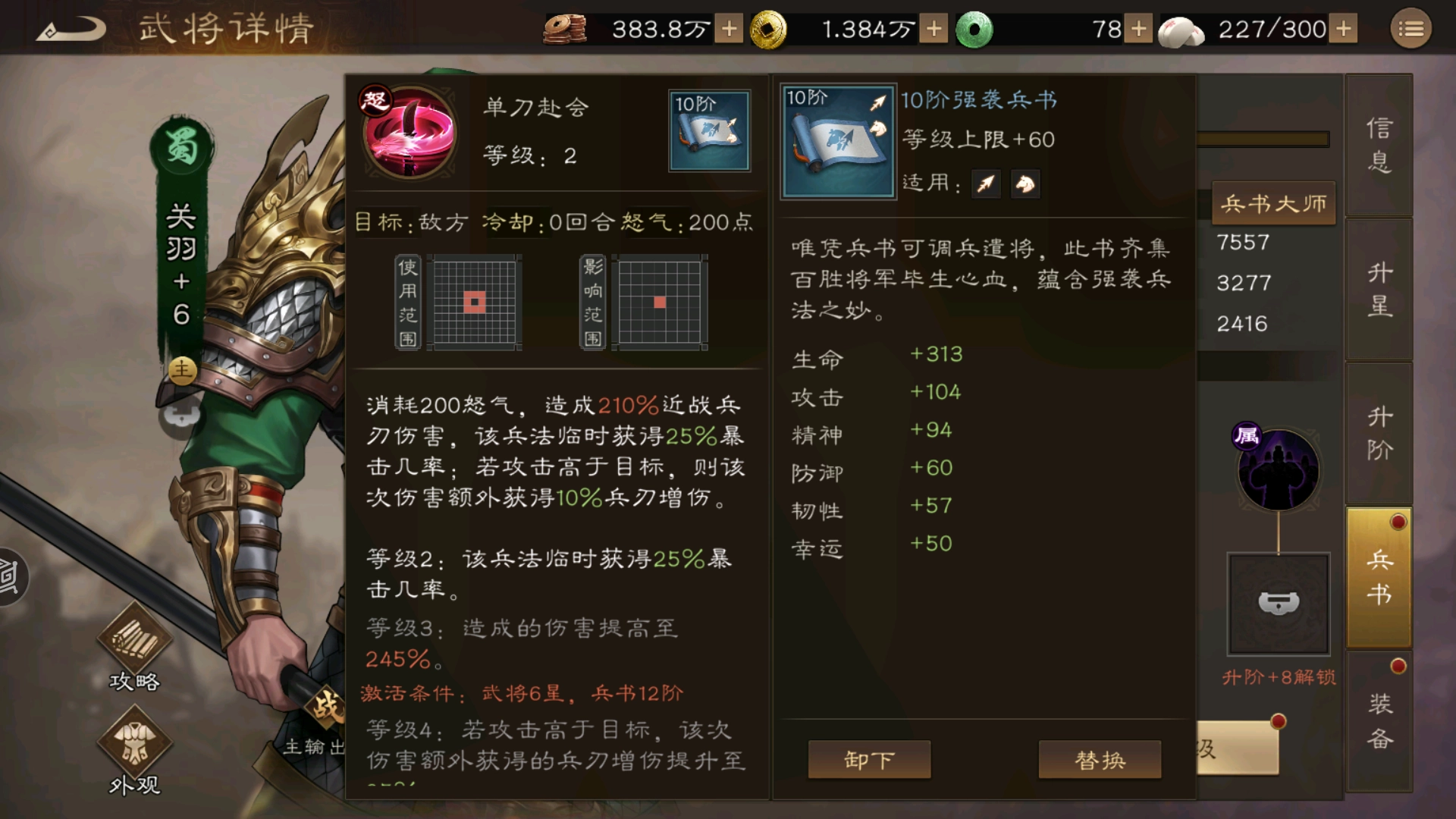Select the 10阶强袭兵书 scroll icon
This screenshot has width=1456, height=819.
coord(837,141)
